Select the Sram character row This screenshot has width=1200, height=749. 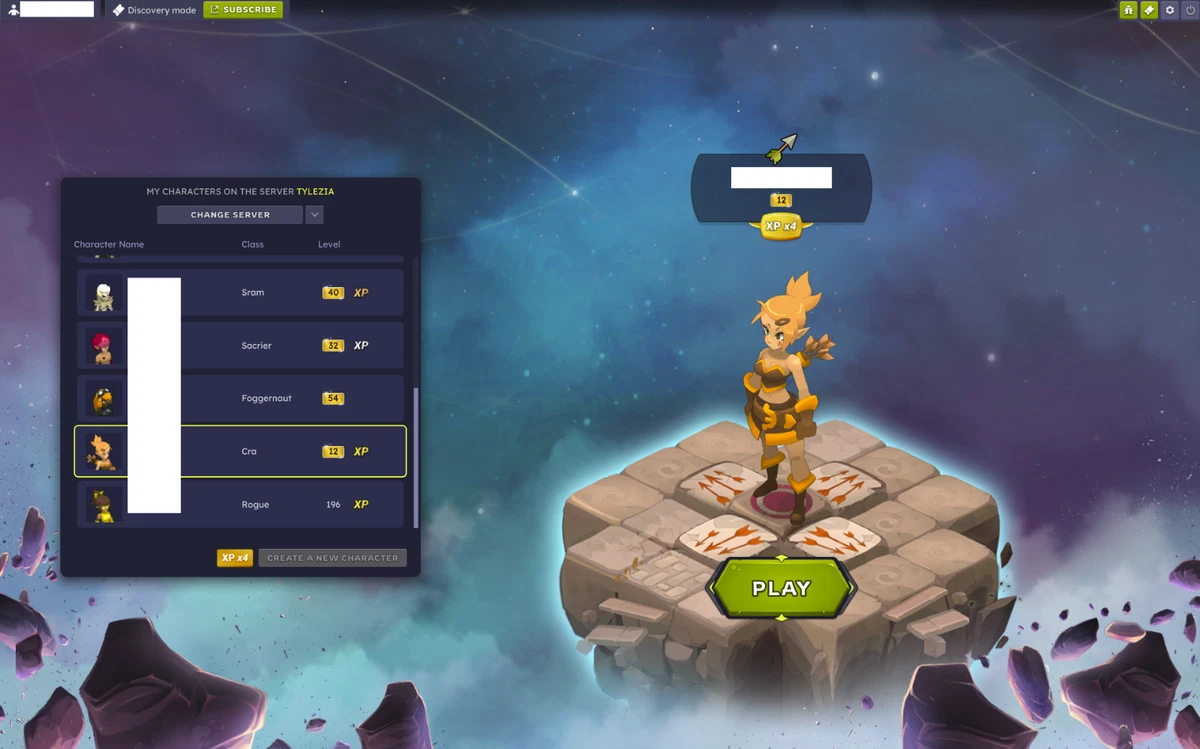click(x=240, y=293)
